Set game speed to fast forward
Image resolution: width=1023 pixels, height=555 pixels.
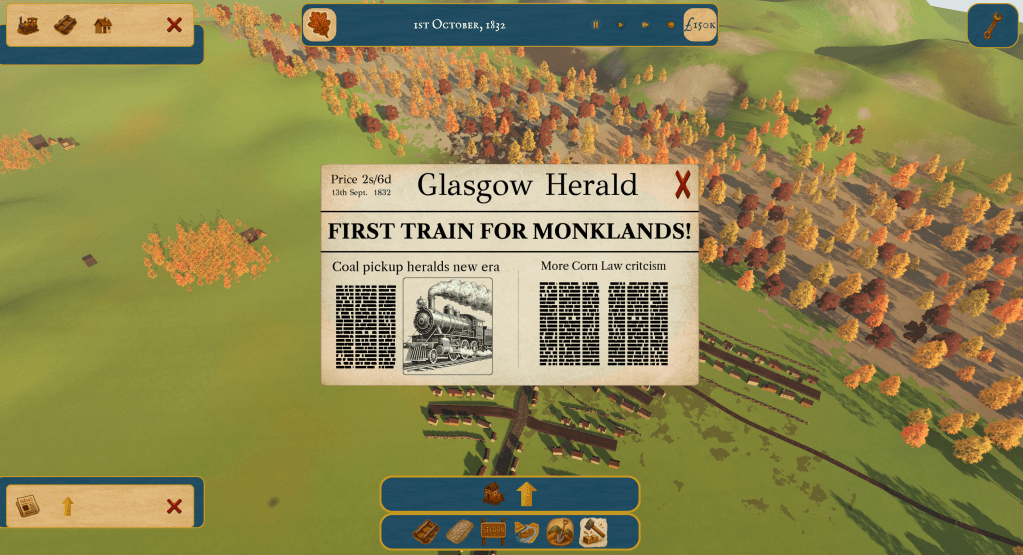(x=645, y=25)
